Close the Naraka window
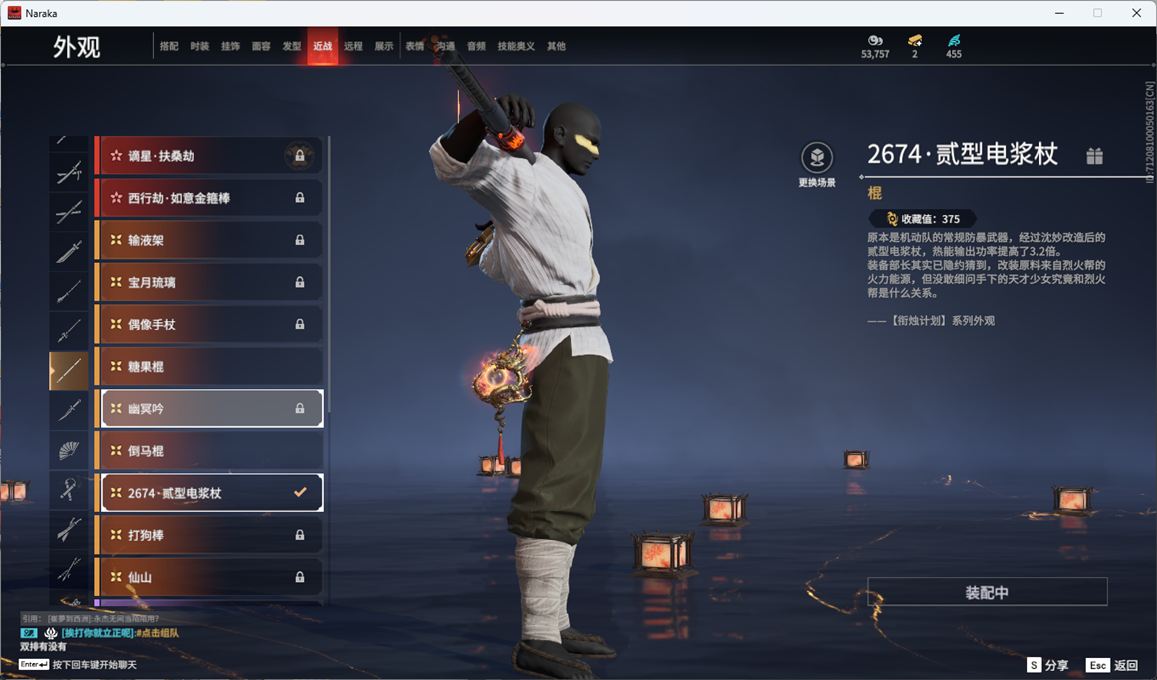Image resolution: width=1157 pixels, height=680 pixels. (x=1136, y=13)
